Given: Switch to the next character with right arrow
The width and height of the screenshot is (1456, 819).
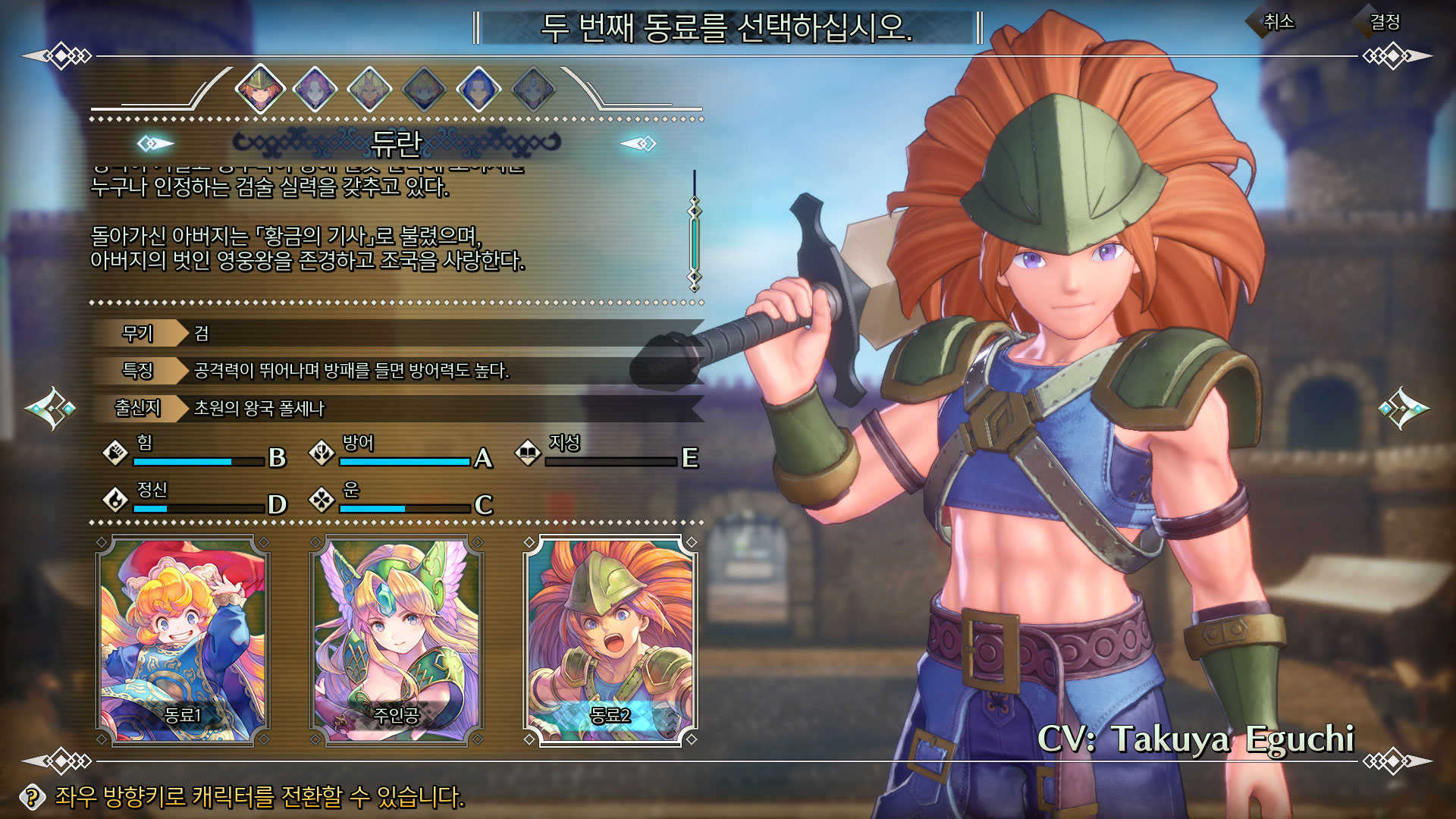Looking at the screenshot, I should point(1404,408).
